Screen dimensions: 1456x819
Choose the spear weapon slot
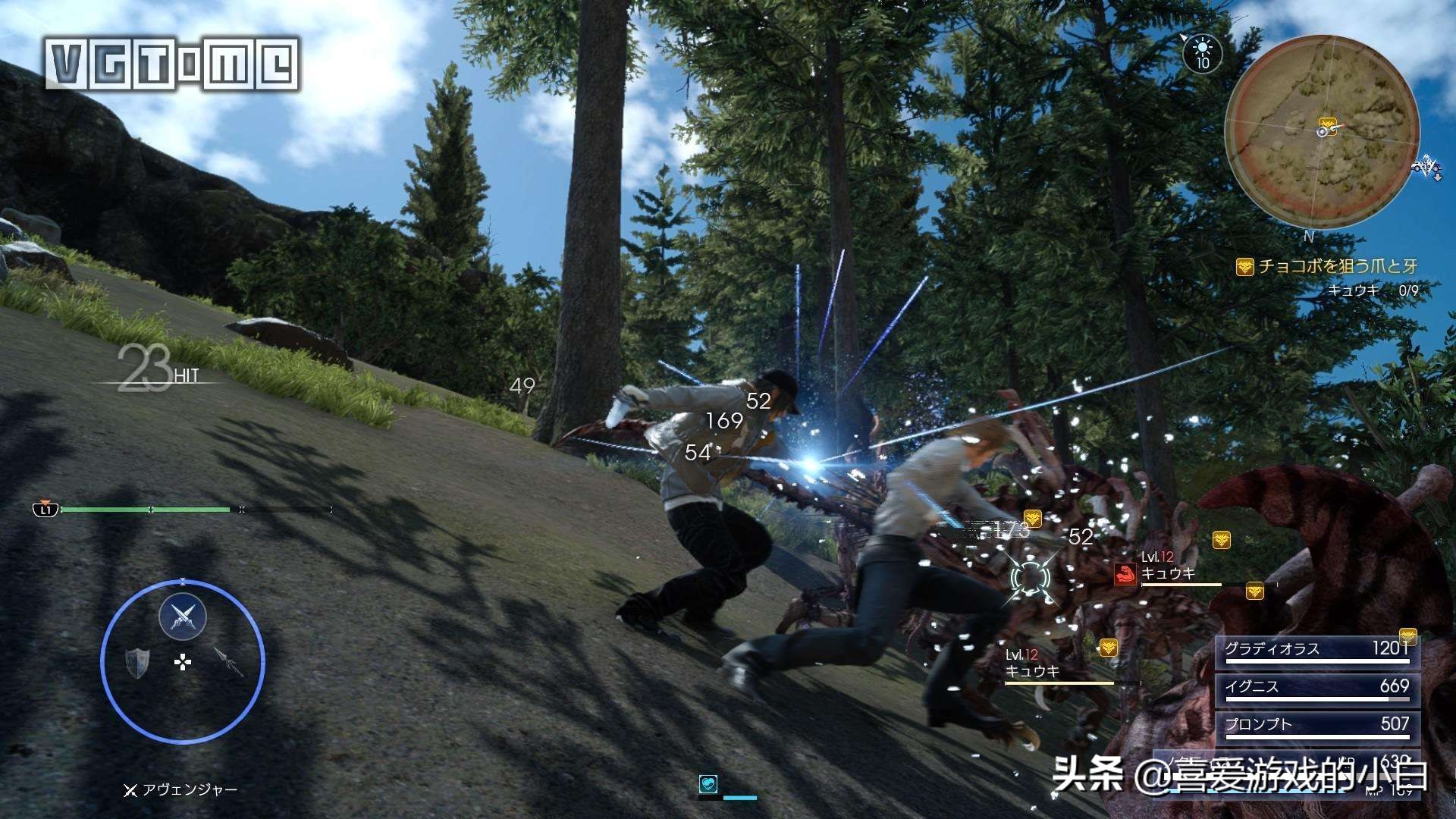click(x=228, y=662)
